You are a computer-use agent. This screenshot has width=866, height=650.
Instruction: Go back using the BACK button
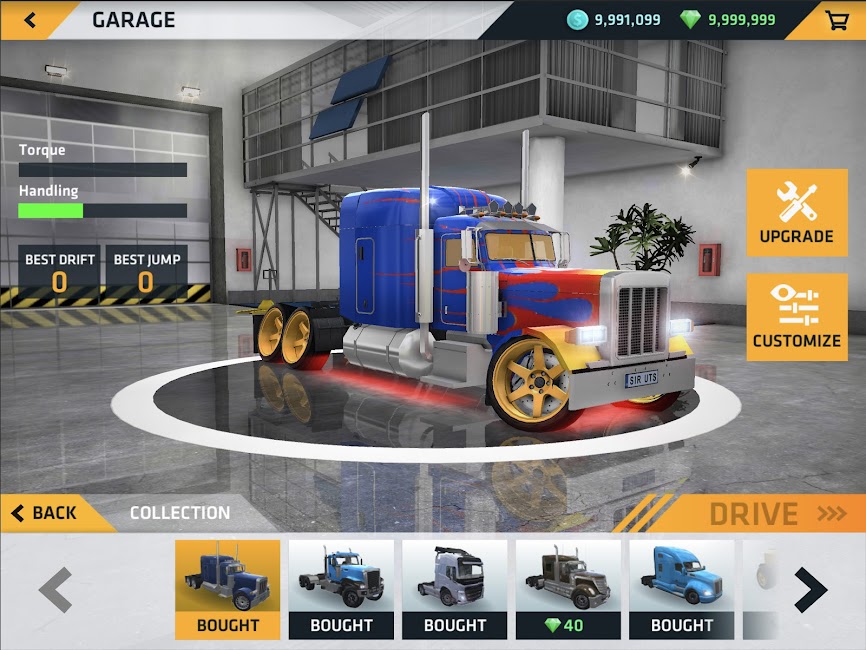pyautogui.click(x=45, y=513)
